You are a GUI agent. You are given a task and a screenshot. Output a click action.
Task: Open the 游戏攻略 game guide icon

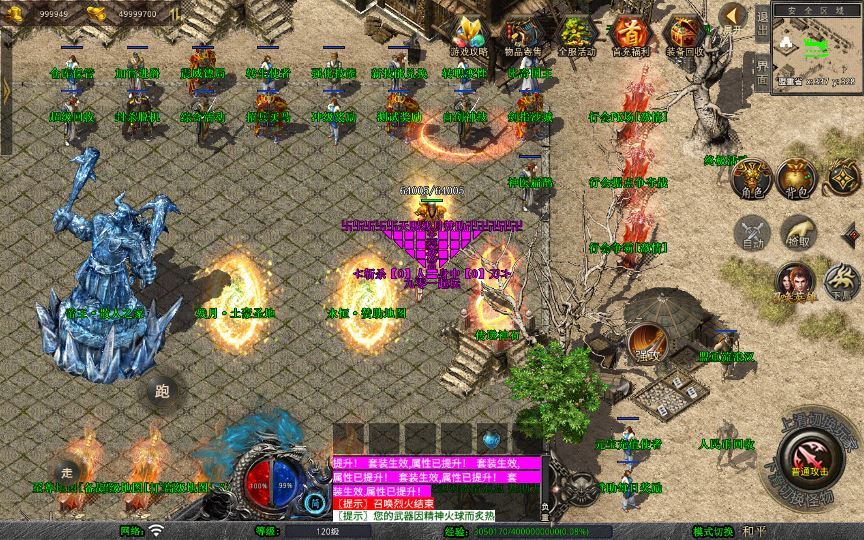point(468,33)
